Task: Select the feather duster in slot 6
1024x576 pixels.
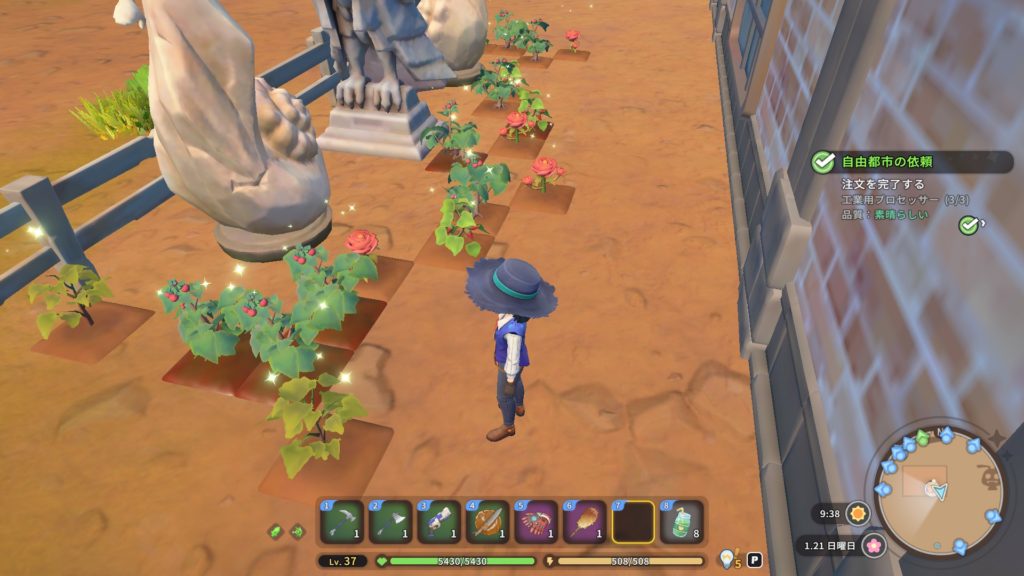Action: 584,522
